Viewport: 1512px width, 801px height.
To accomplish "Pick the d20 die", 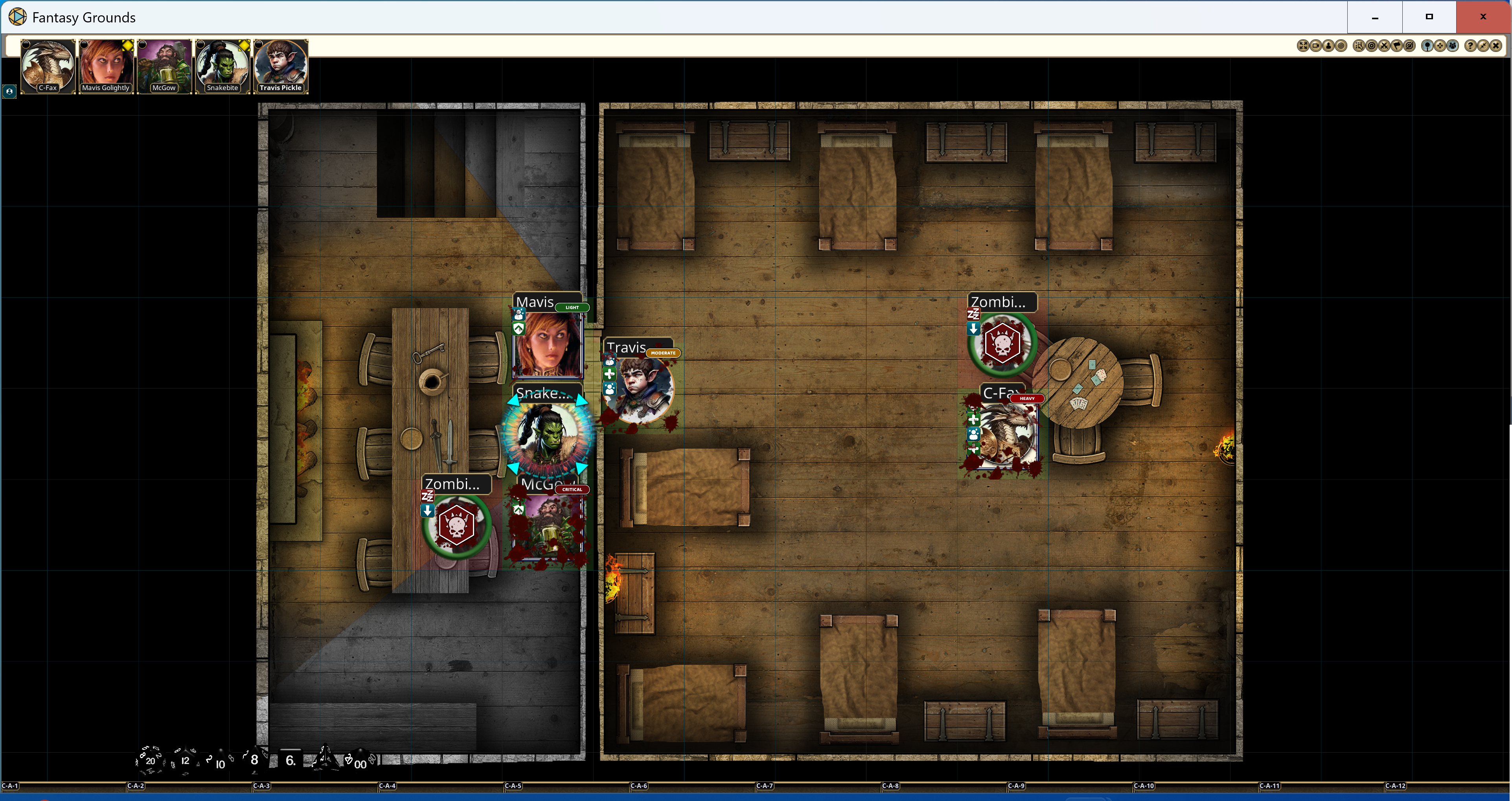I will (150, 760).
